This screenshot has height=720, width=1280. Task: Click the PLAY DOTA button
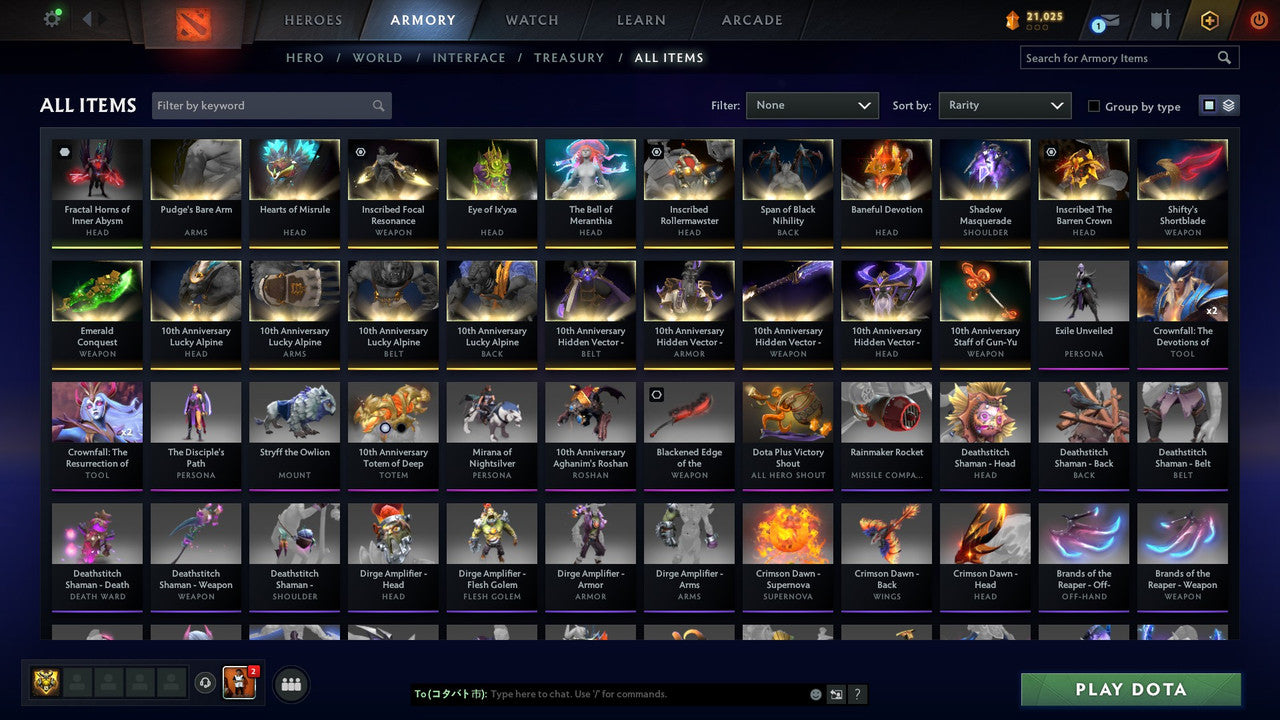click(1130, 689)
